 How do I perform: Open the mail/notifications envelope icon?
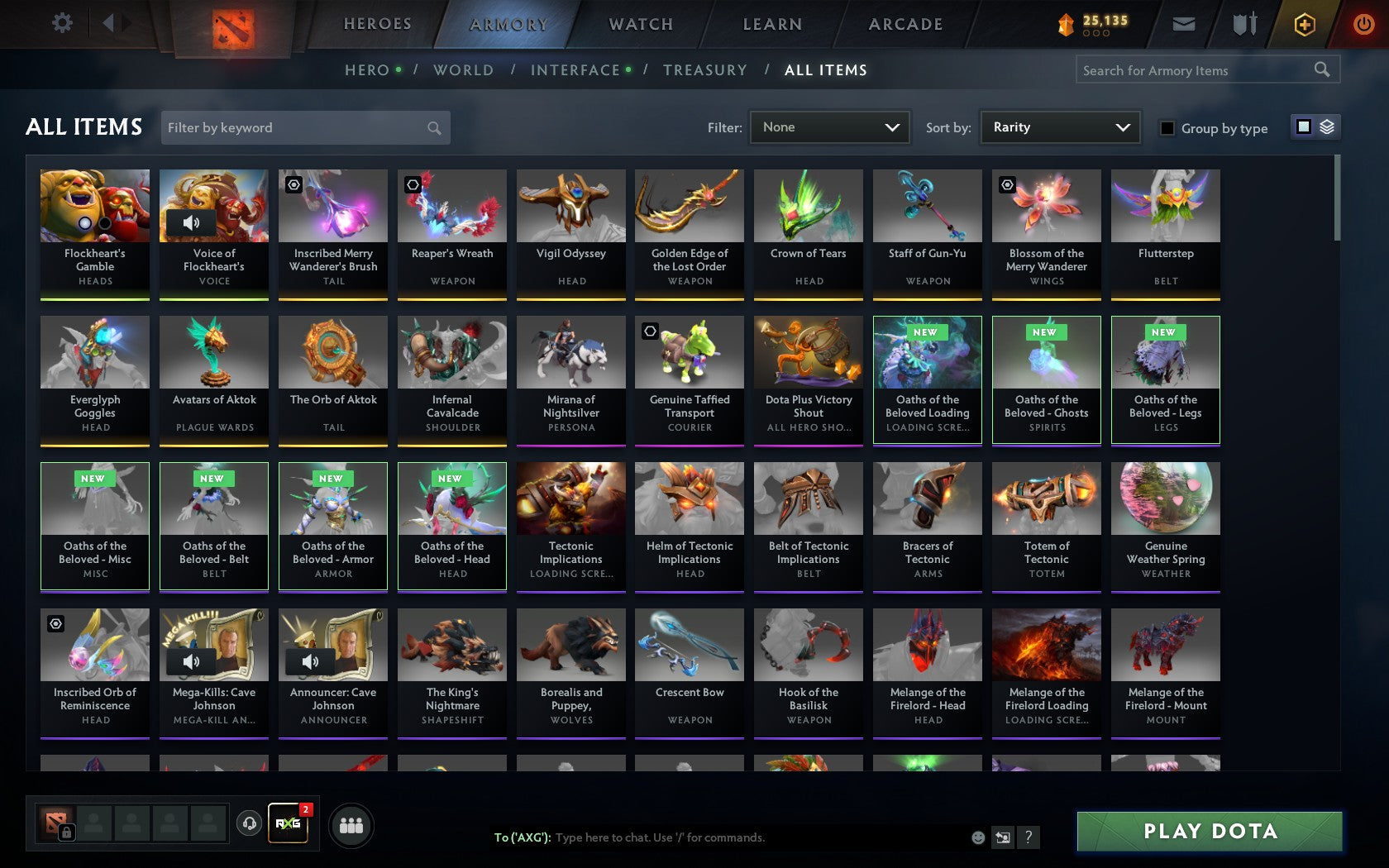click(x=1184, y=23)
